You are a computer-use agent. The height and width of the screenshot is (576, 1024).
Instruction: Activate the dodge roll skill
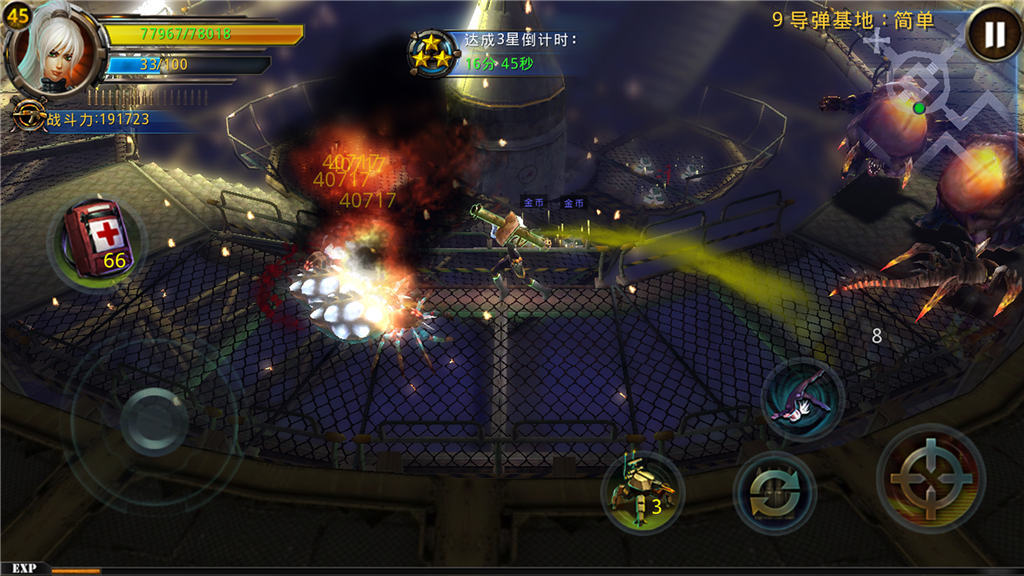[802, 398]
